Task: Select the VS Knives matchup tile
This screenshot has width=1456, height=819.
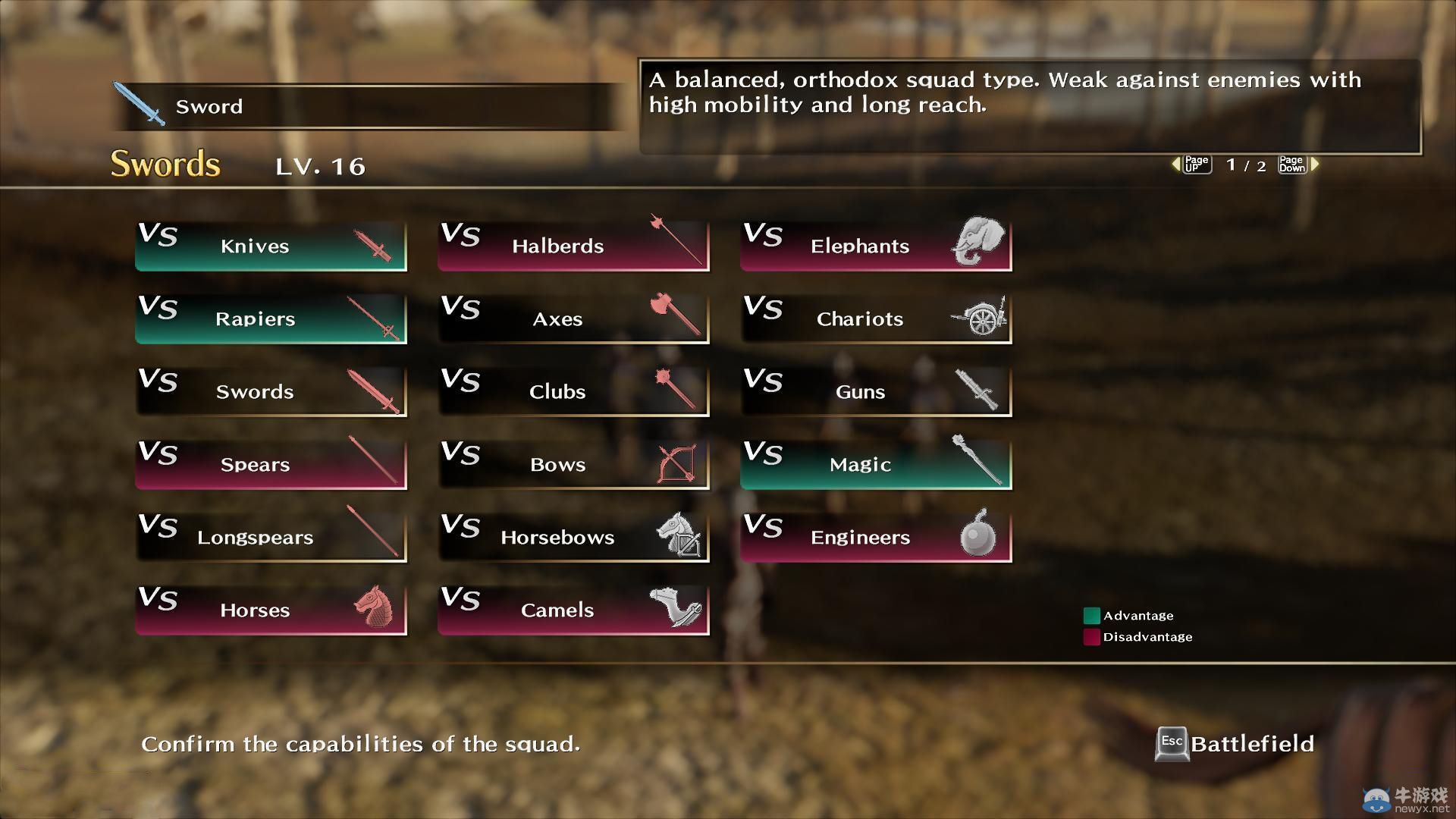Action: tap(271, 246)
